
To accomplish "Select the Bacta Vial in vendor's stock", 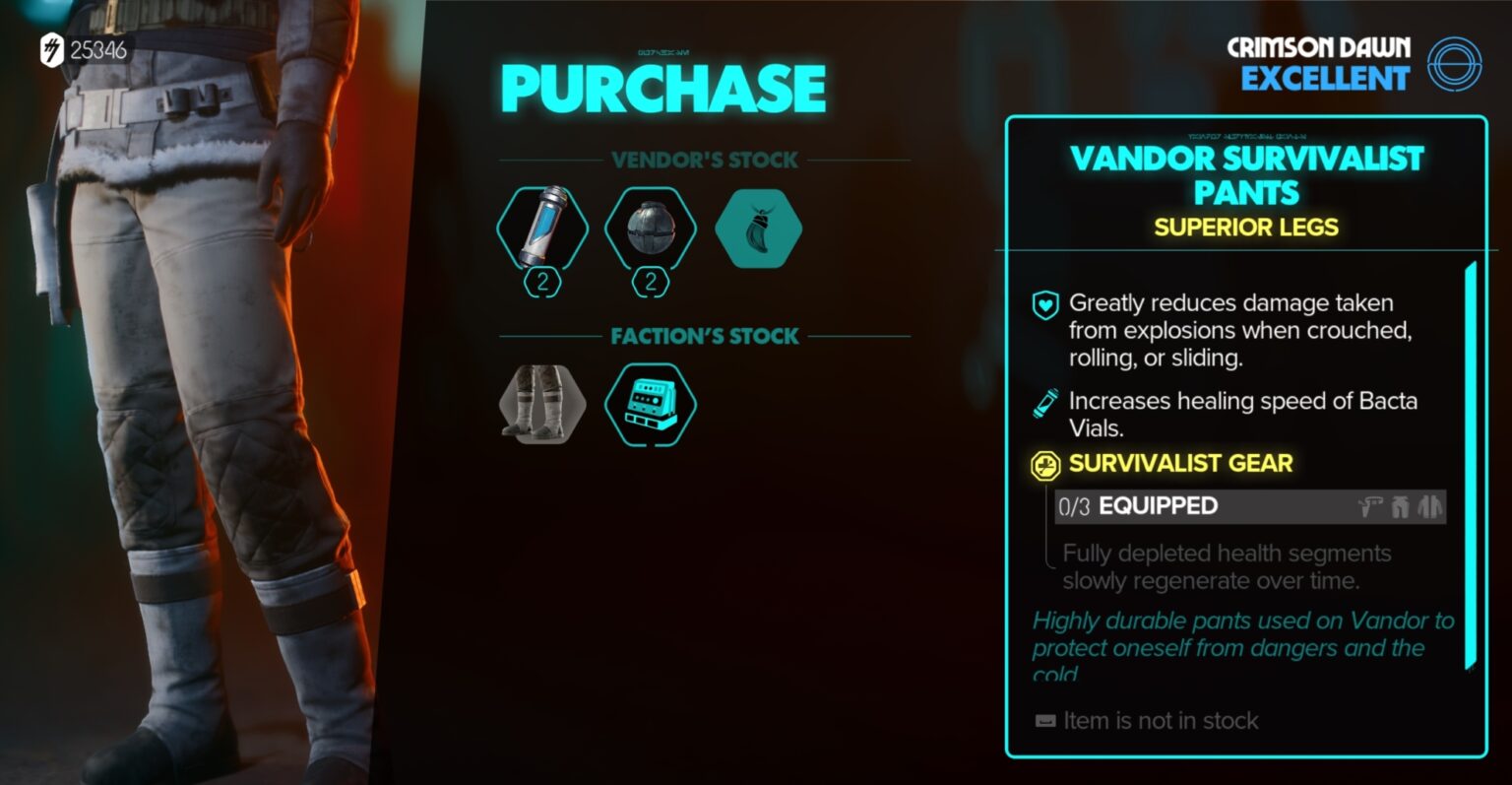I will coord(542,229).
